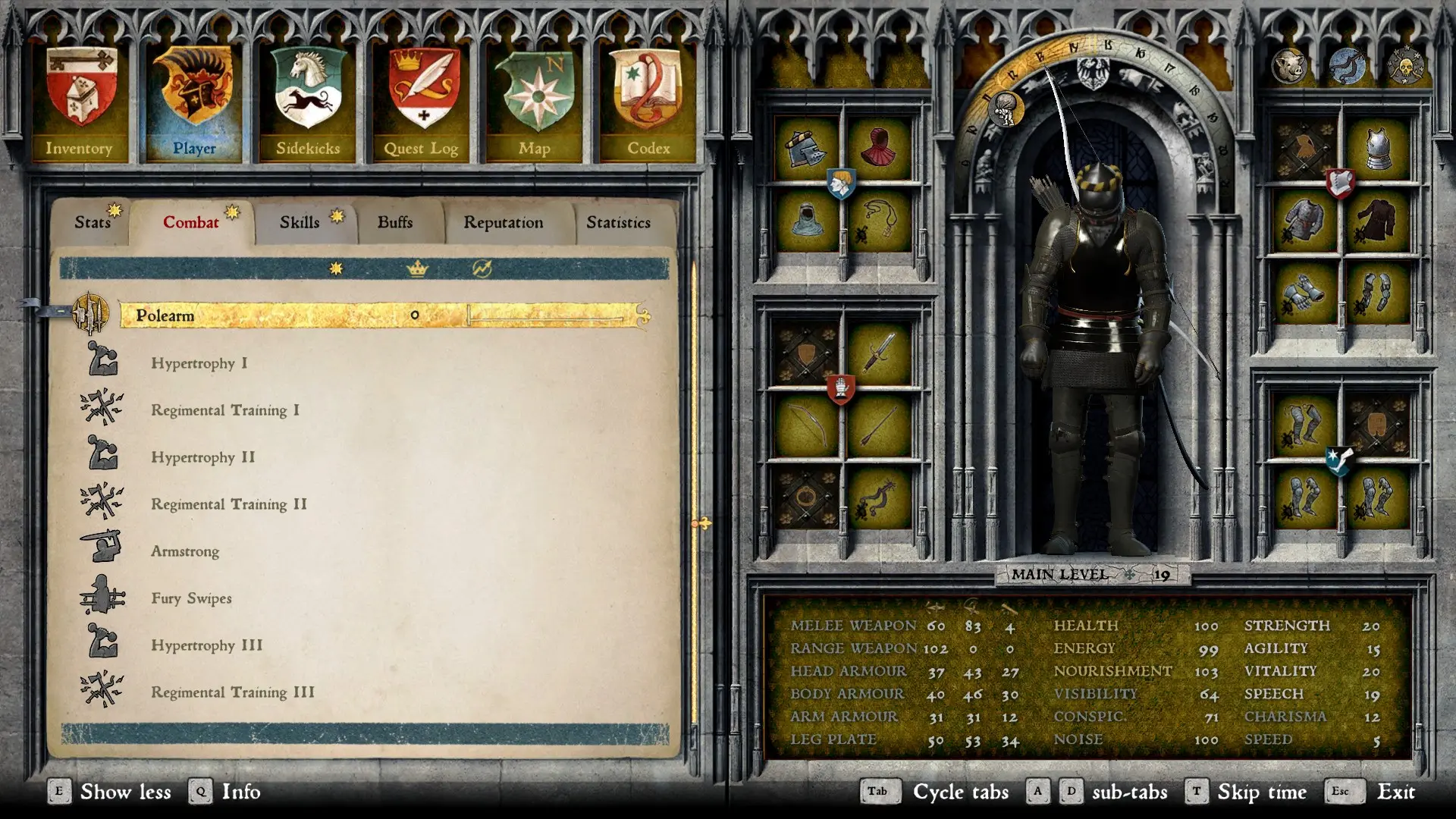Toggle the sun skill filter

coord(336,267)
